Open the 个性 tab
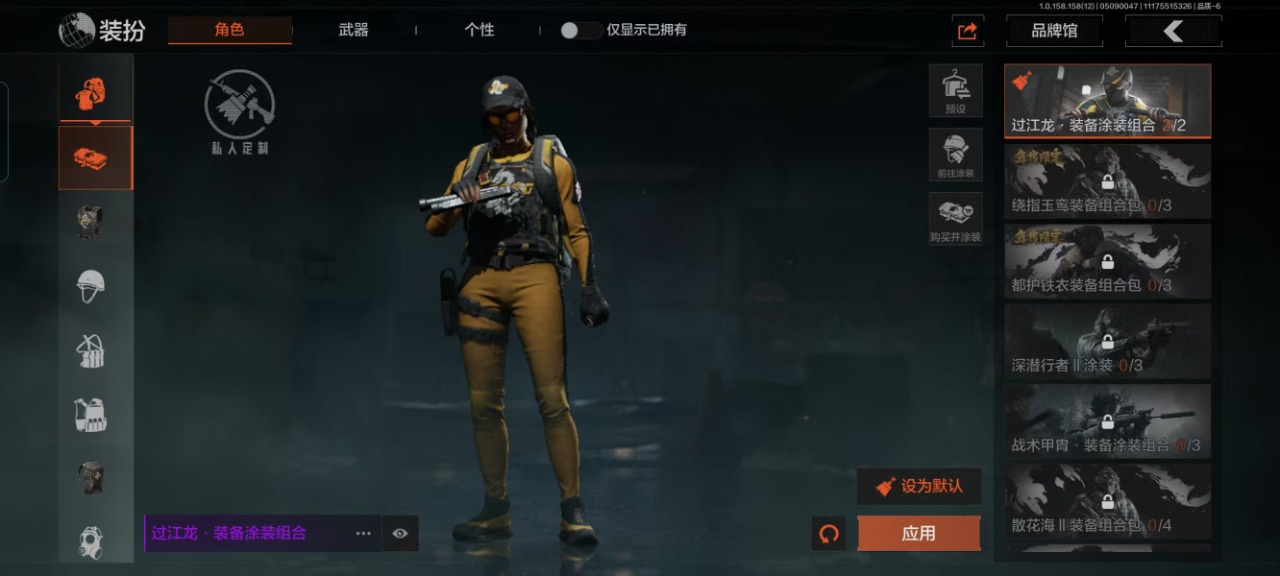Image resolution: width=1280 pixels, height=576 pixels. pos(479,30)
